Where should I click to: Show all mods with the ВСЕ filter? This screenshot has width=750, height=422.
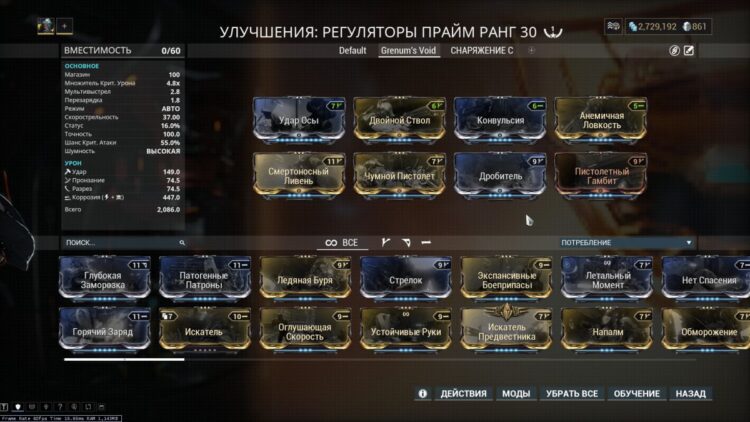coord(342,242)
